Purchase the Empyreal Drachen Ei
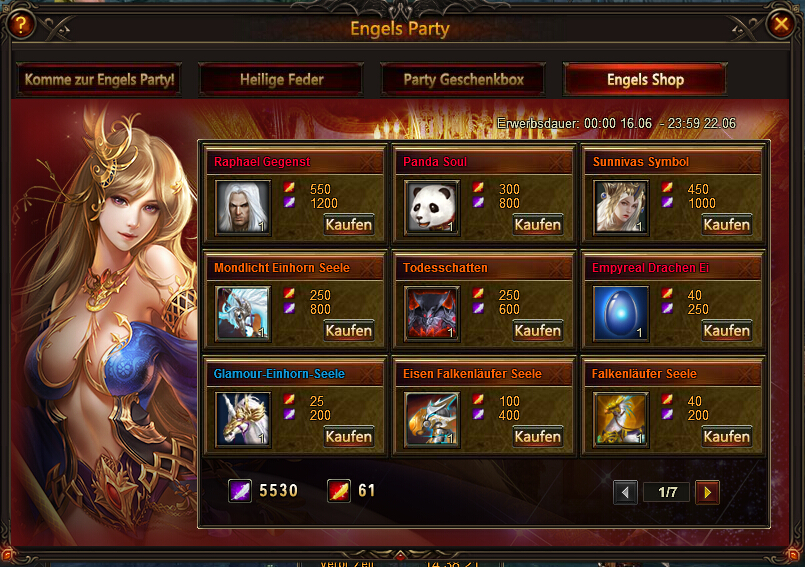Image resolution: width=805 pixels, height=567 pixels. [726, 331]
